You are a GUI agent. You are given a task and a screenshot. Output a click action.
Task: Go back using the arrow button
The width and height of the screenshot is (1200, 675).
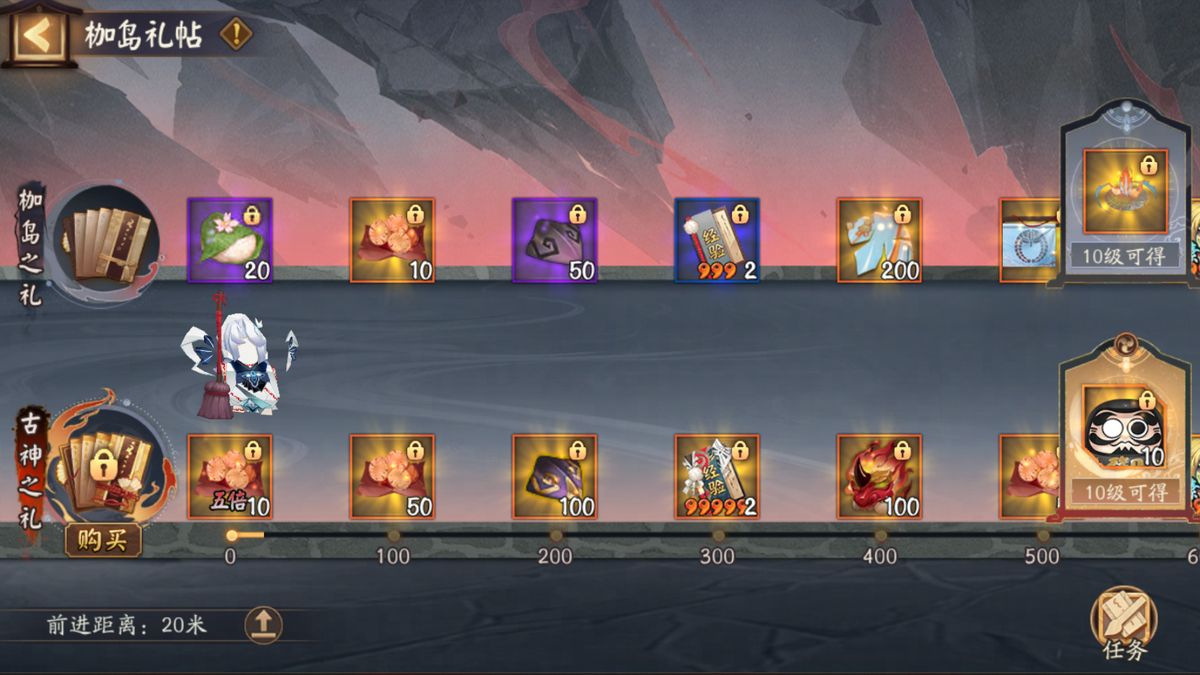point(36,35)
